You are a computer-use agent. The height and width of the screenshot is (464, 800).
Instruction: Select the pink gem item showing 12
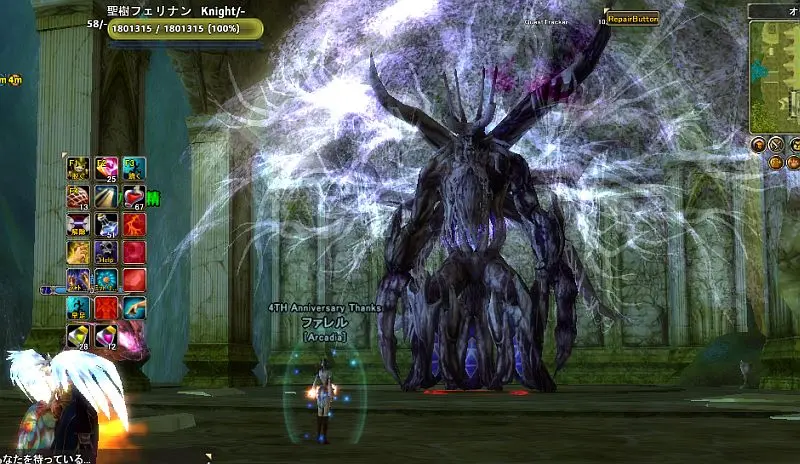click(x=106, y=336)
